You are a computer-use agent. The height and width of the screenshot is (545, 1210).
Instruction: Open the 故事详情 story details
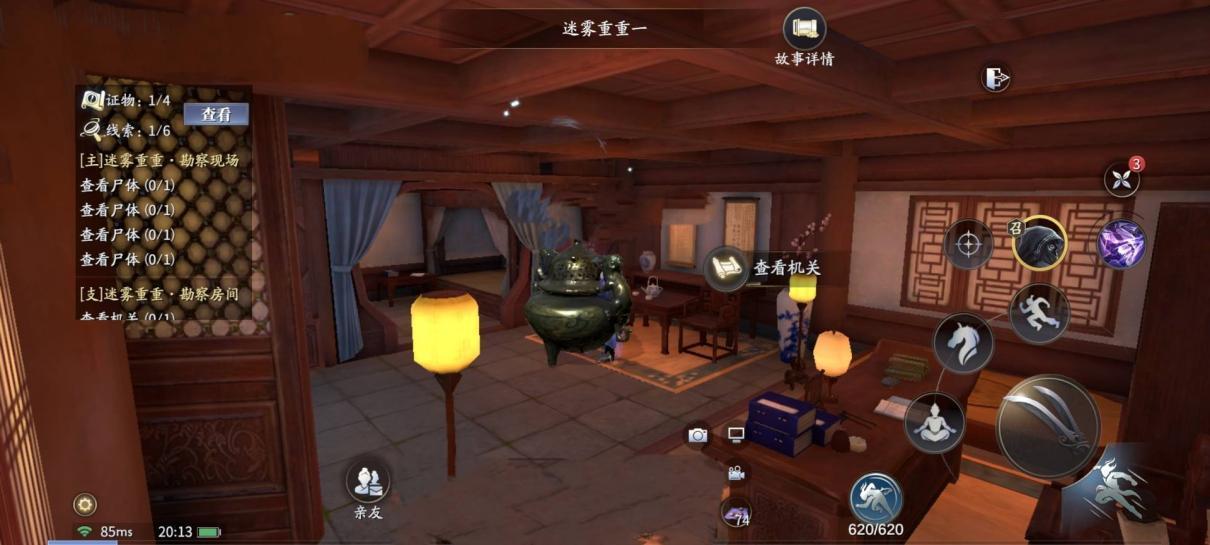[x=804, y=30]
